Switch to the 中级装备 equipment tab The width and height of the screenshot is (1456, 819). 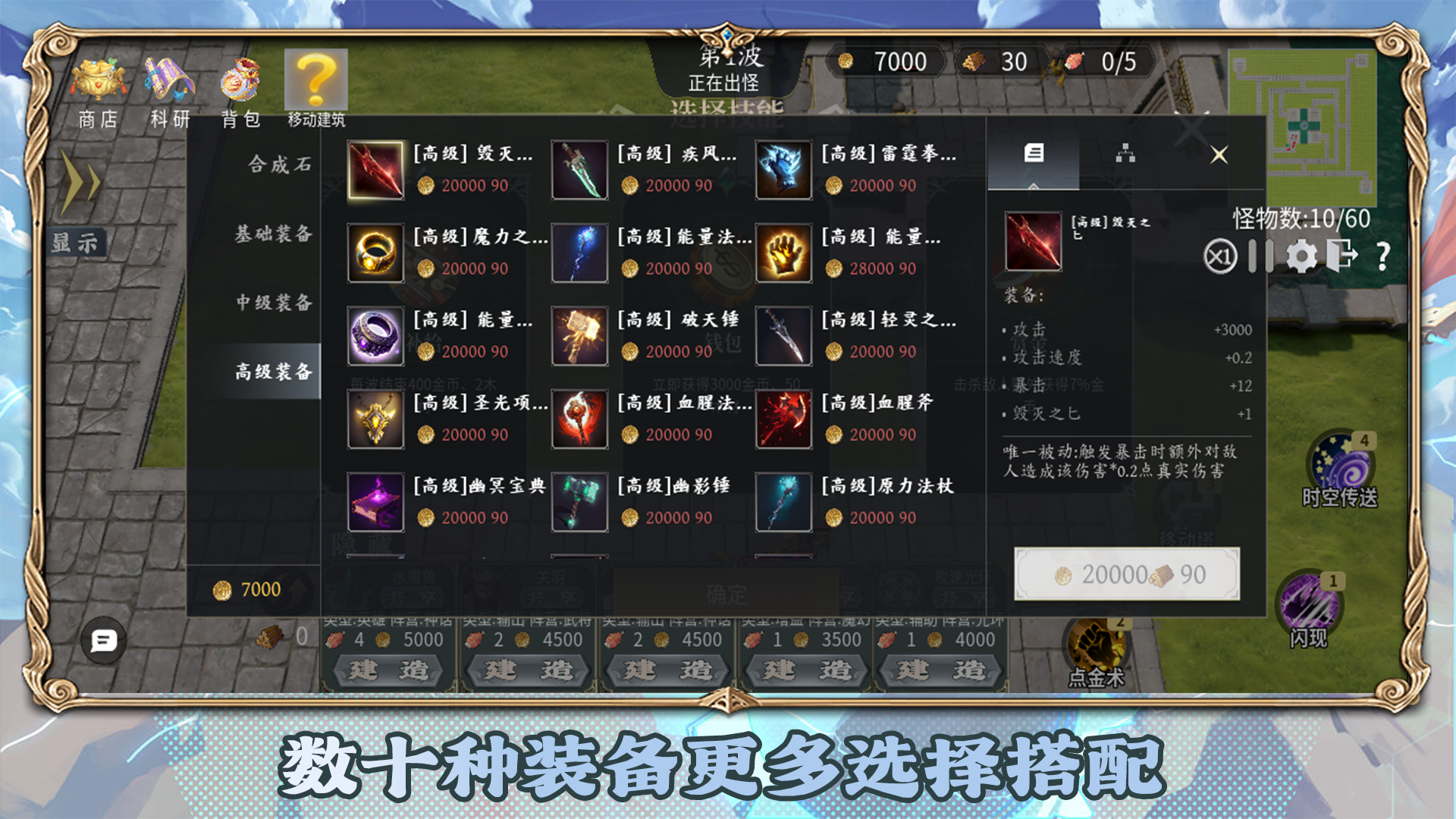pyautogui.click(x=273, y=303)
